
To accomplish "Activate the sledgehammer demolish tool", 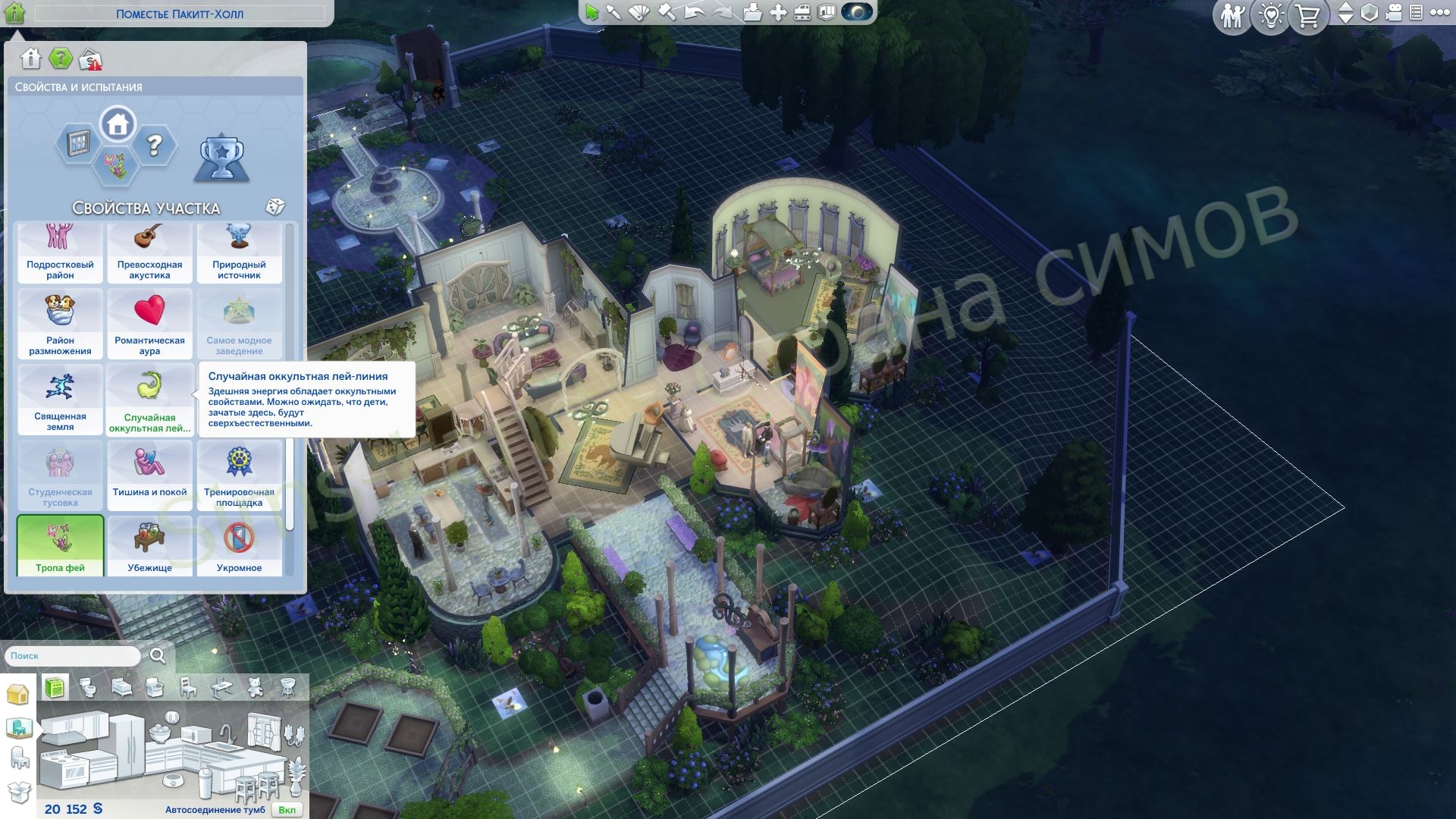I will (667, 12).
